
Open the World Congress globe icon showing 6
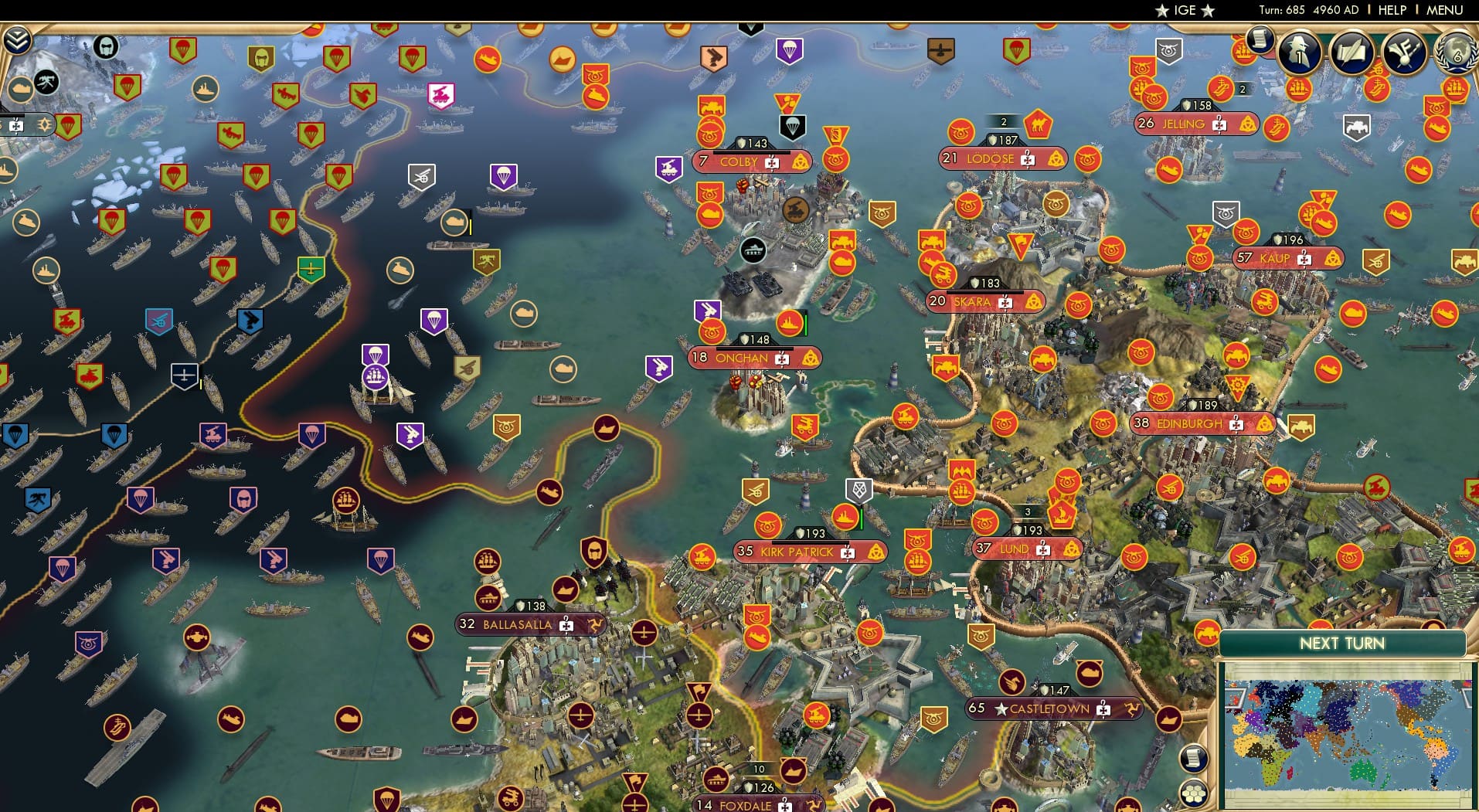coord(1451,53)
